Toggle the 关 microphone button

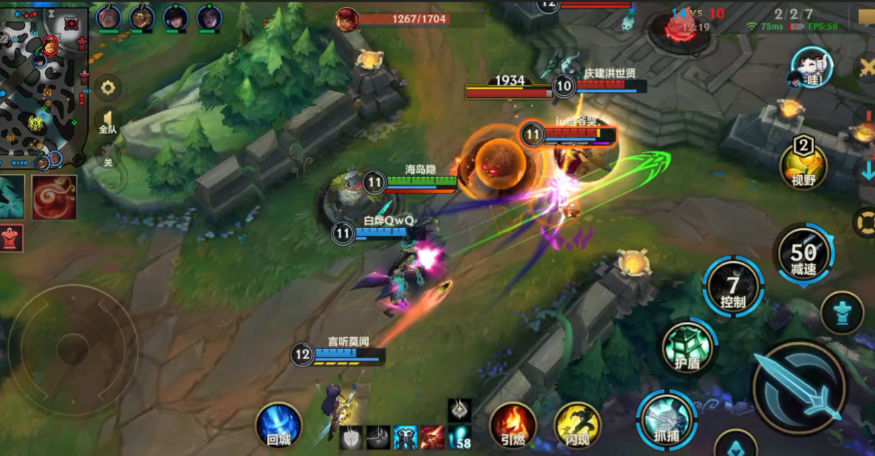point(107,161)
